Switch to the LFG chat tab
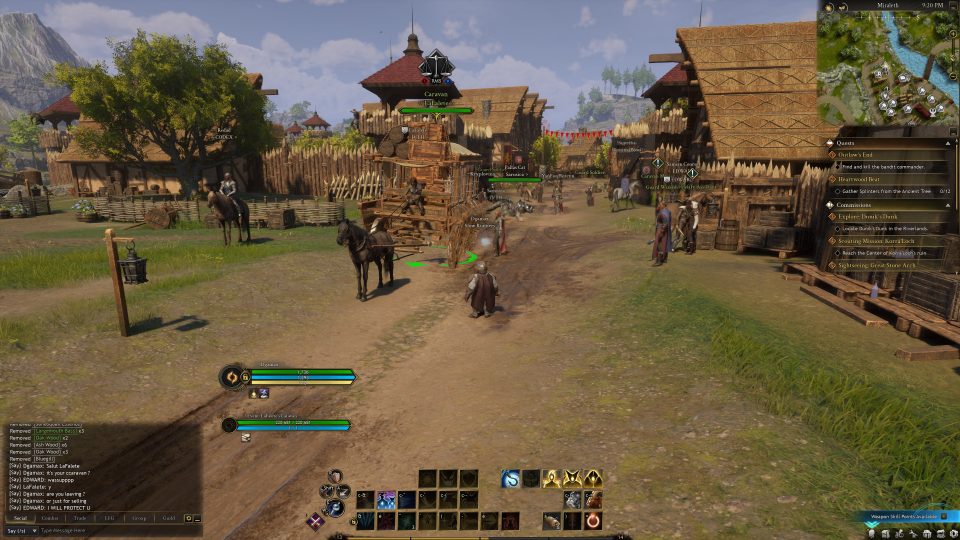This screenshot has width=960, height=540. click(x=109, y=518)
